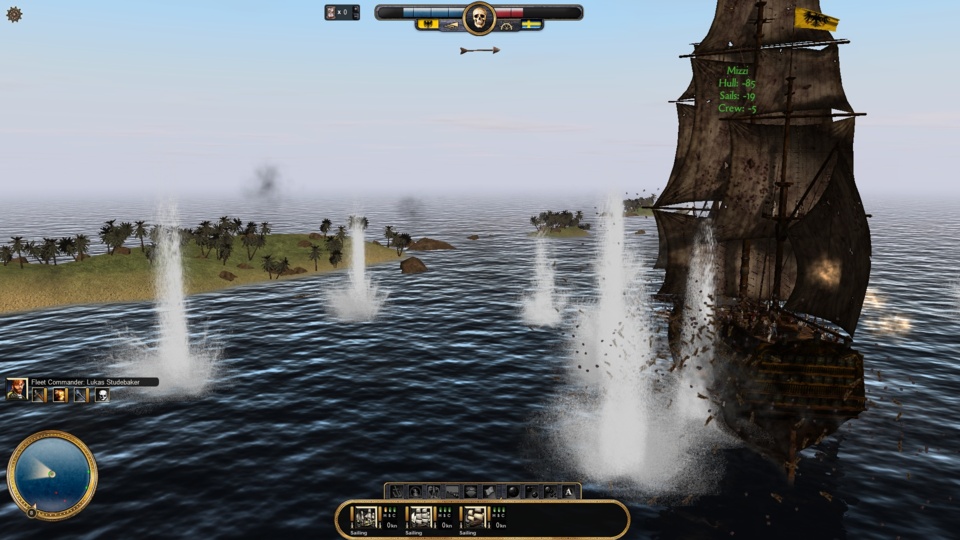Click the skull emblem on the battle bar
Screen dimensions: 960x540
click(x=479, y=17)
